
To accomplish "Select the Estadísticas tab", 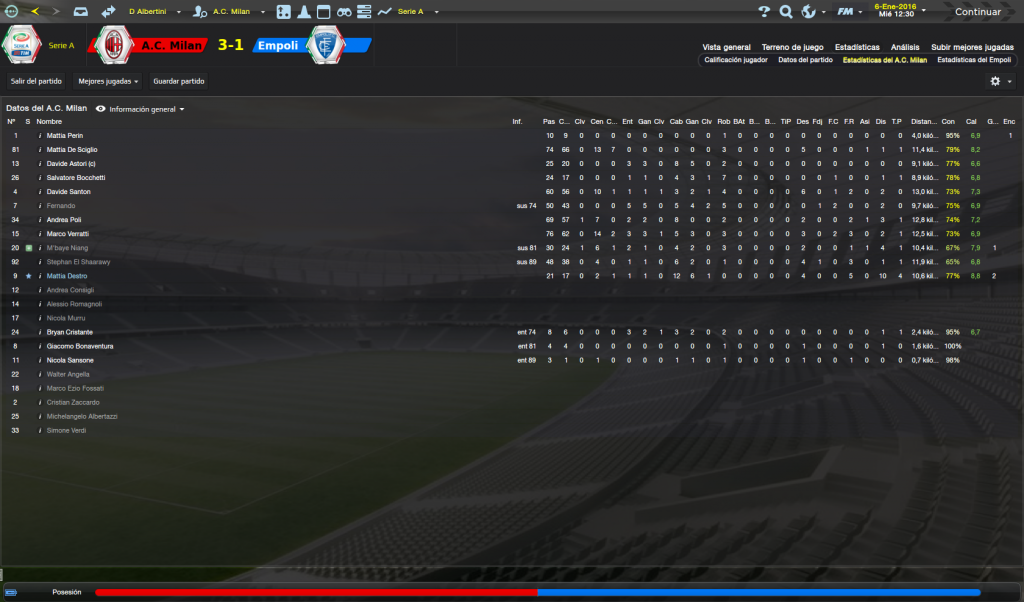I will (857, 47).
